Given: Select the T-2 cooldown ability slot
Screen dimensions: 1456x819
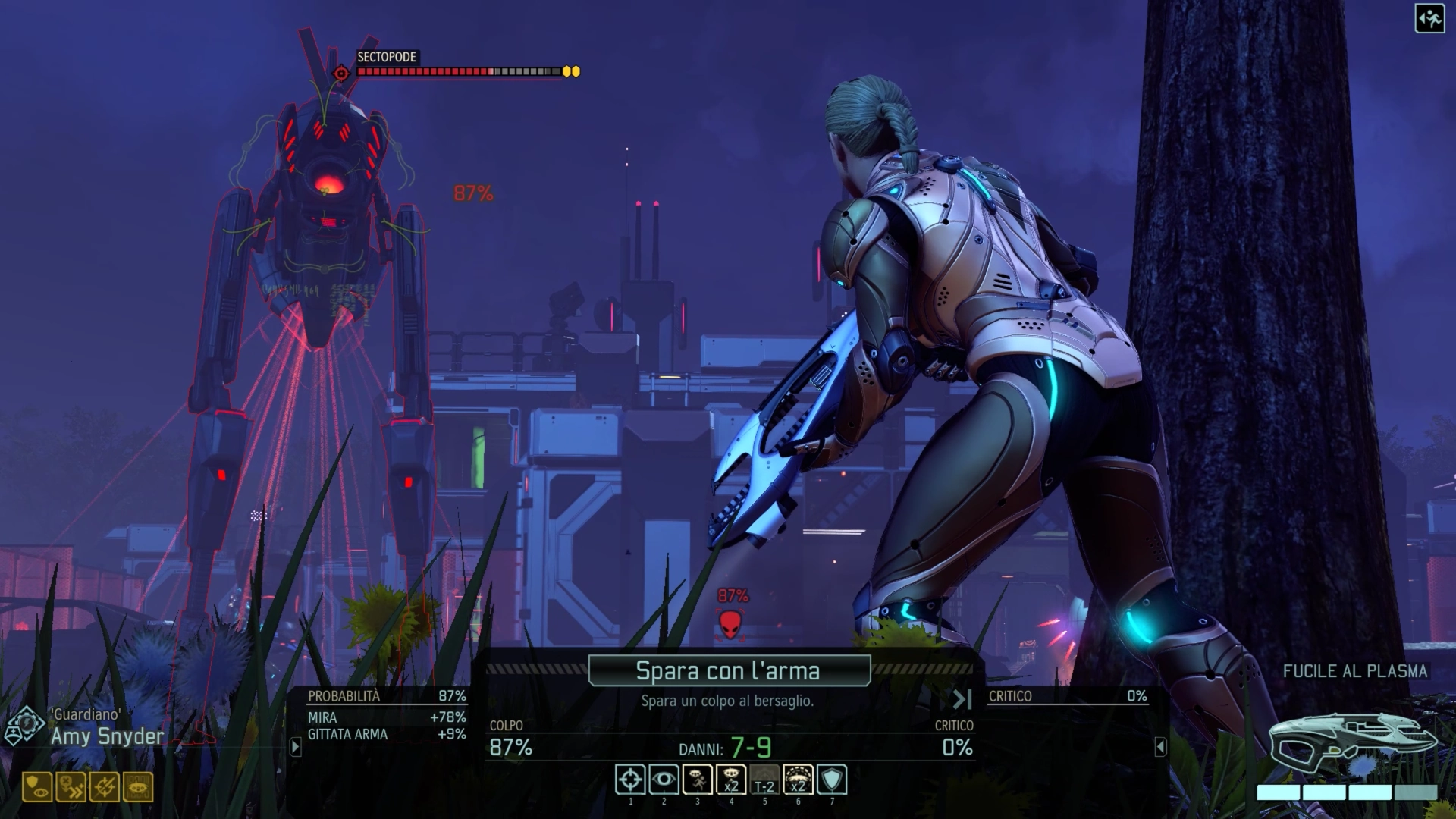Looking at the screenshot, I should 764,780.
